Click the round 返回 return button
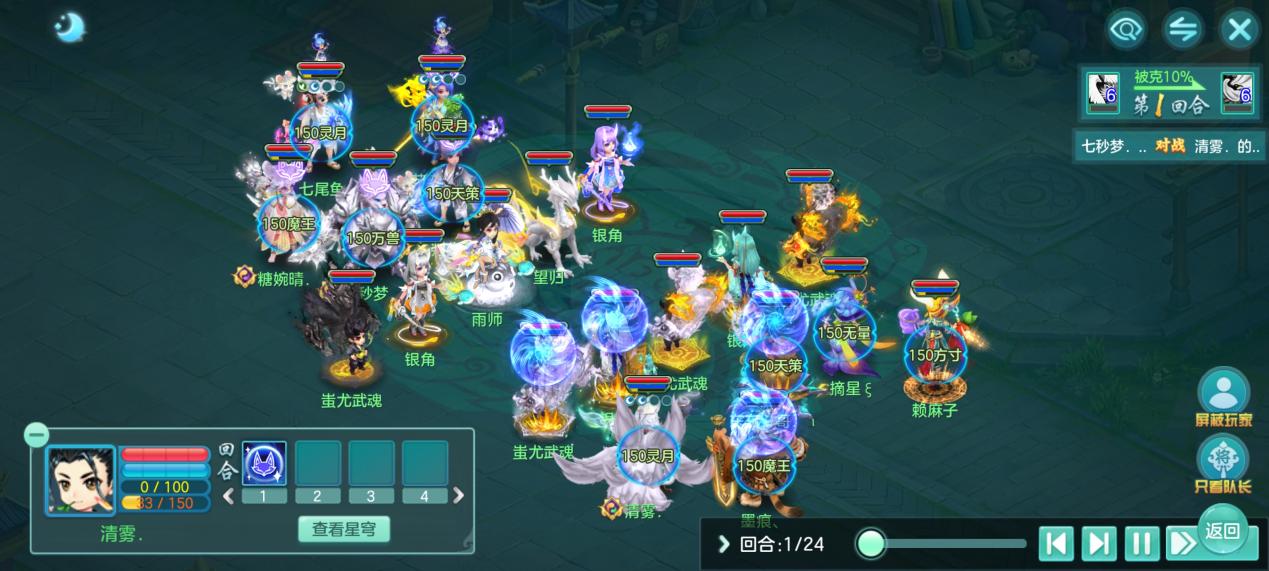This screenshot has width=1269, height=571. 1222,531
